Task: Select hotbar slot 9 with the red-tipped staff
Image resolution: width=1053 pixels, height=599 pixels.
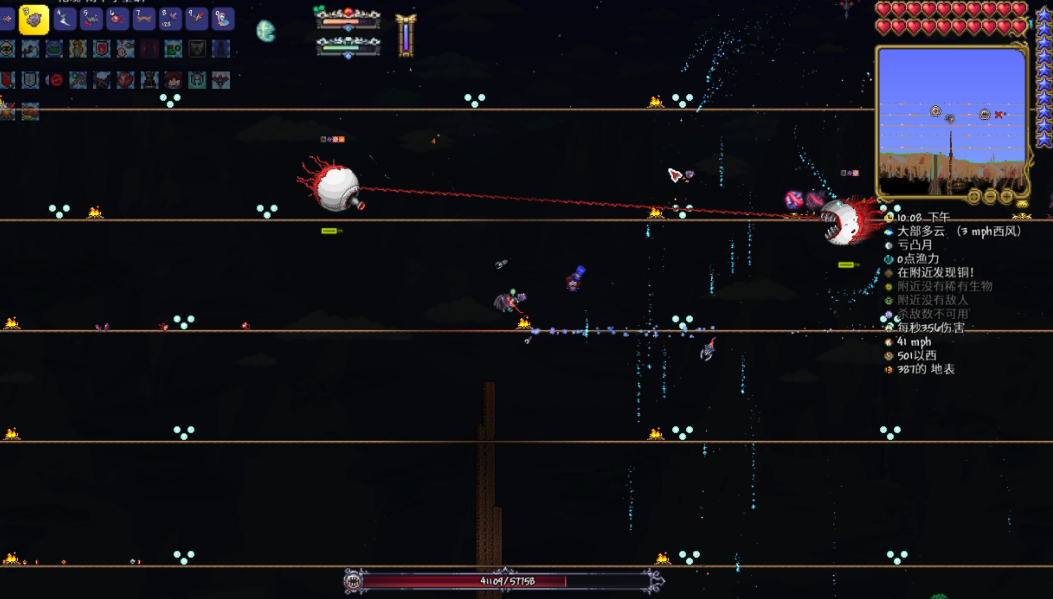Action: [196, 18]
